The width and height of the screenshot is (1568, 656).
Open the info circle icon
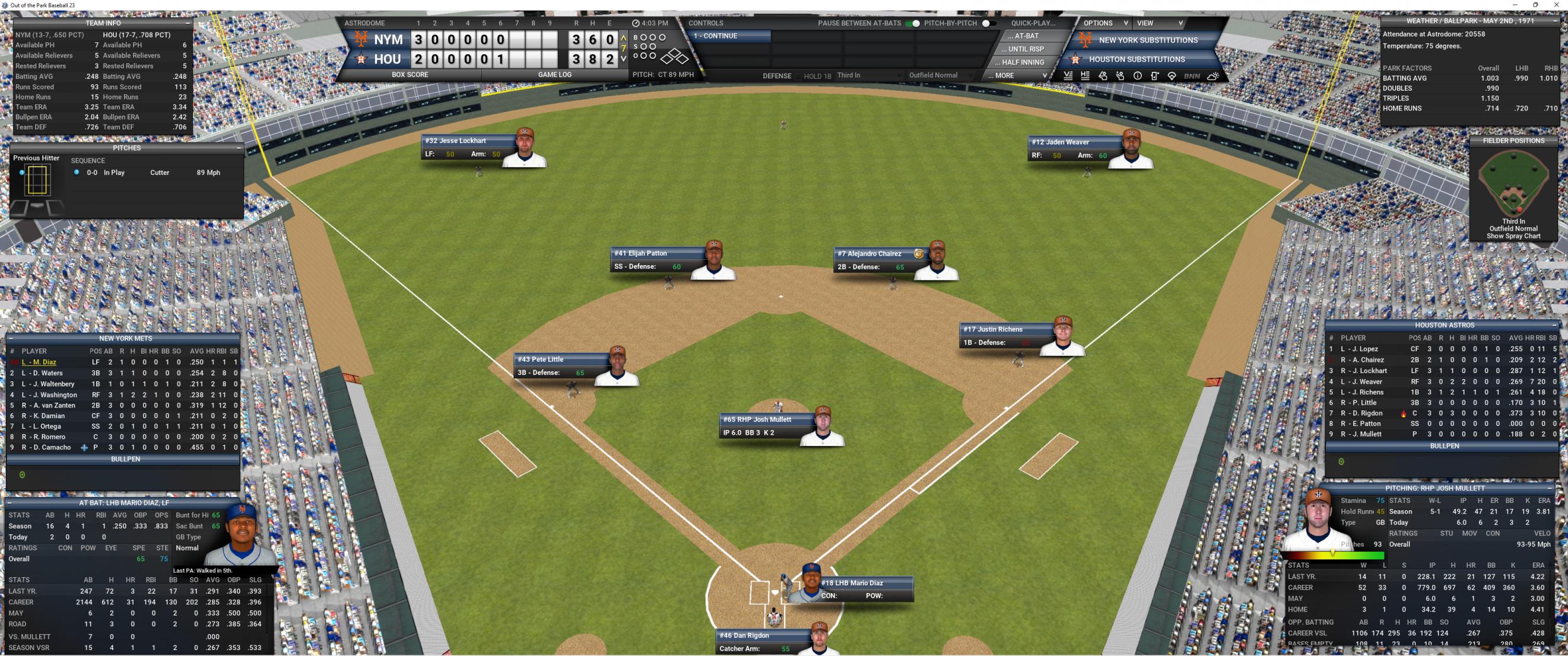1137,76
